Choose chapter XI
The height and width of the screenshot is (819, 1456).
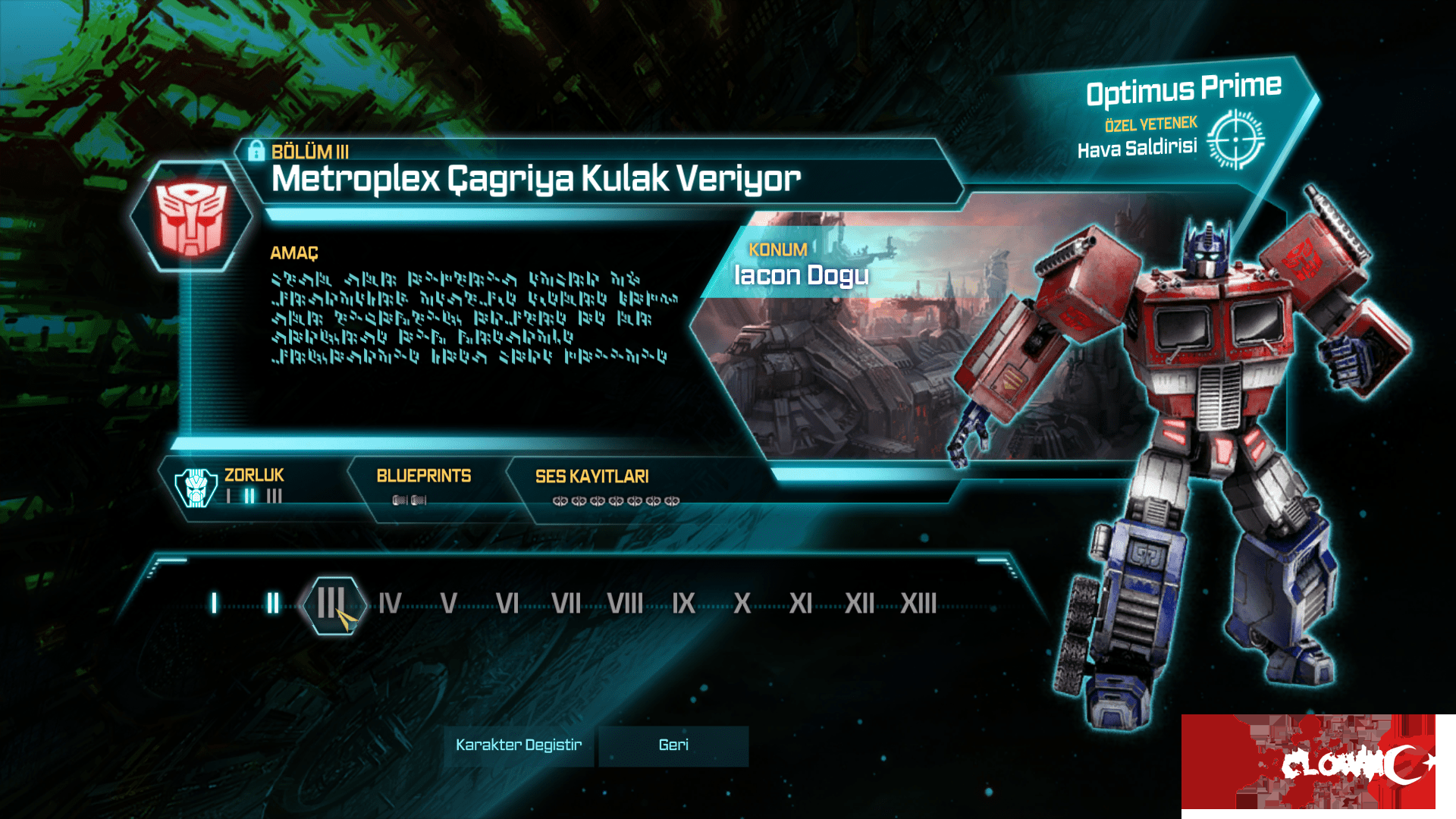tap(800, 604)
